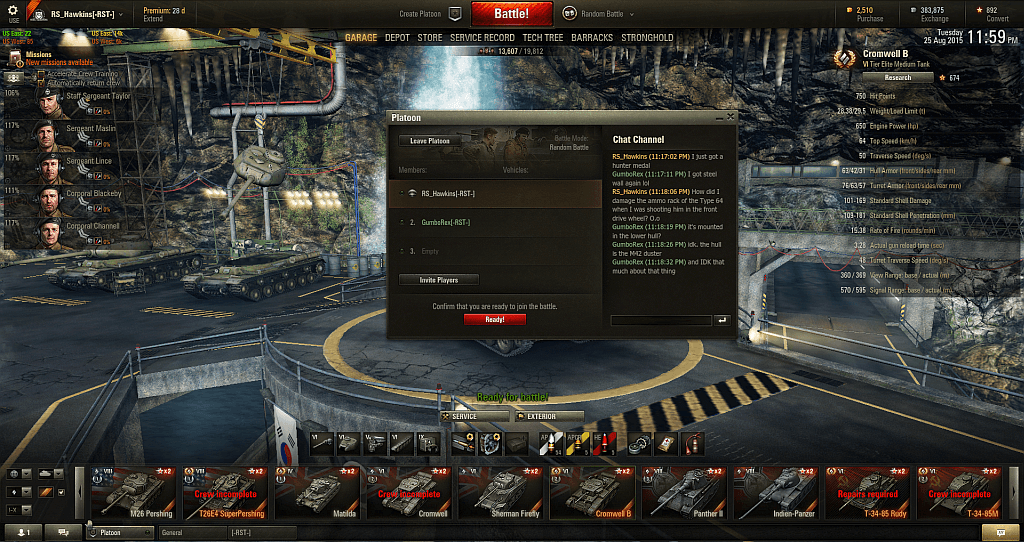Switch to the Depot tab
The height and width of the screenshot is (542, 1024).
397,38
